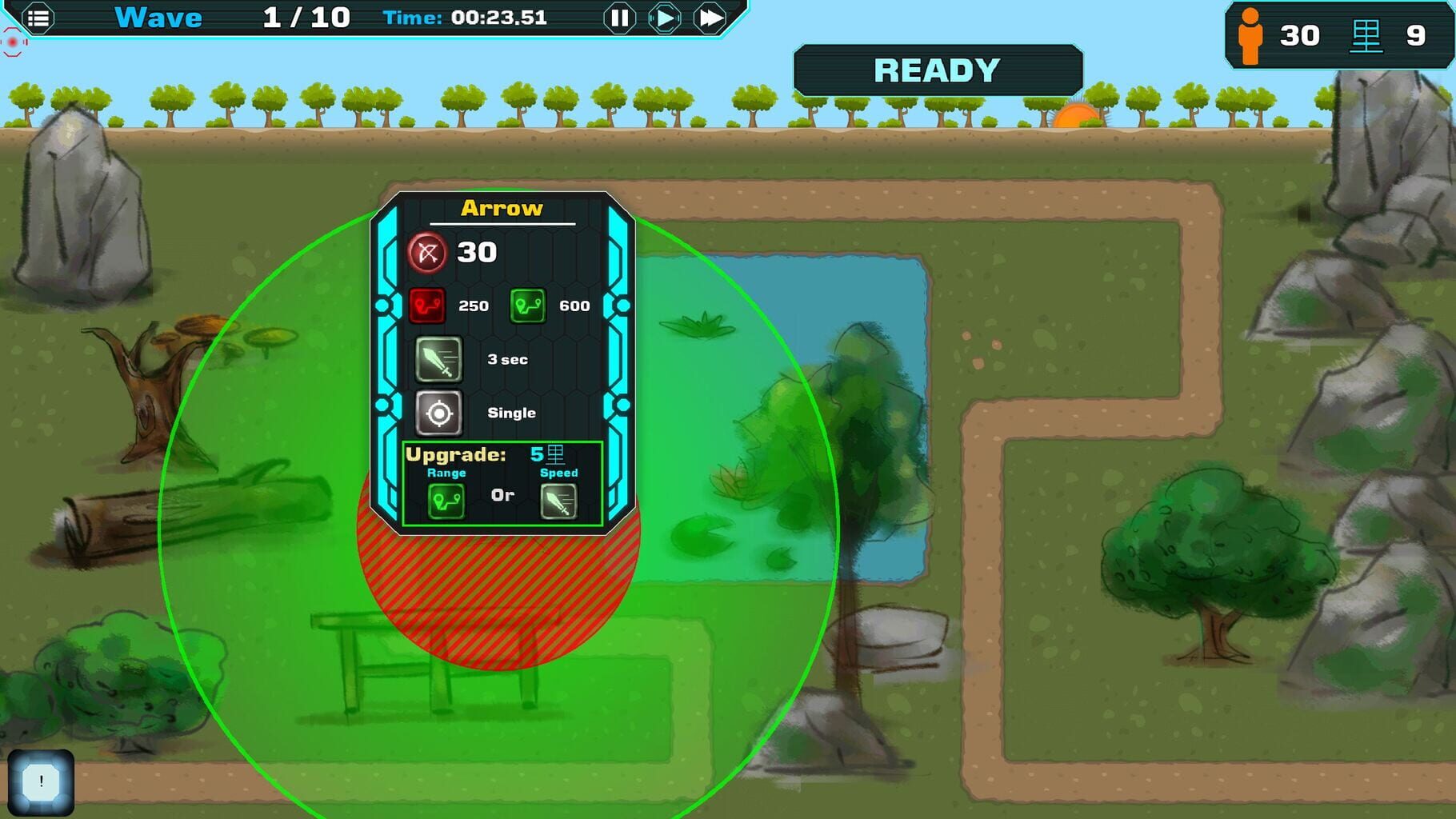Click the READY button to start wave
This screenshot has height=819, width=1456.
point(938,70)
